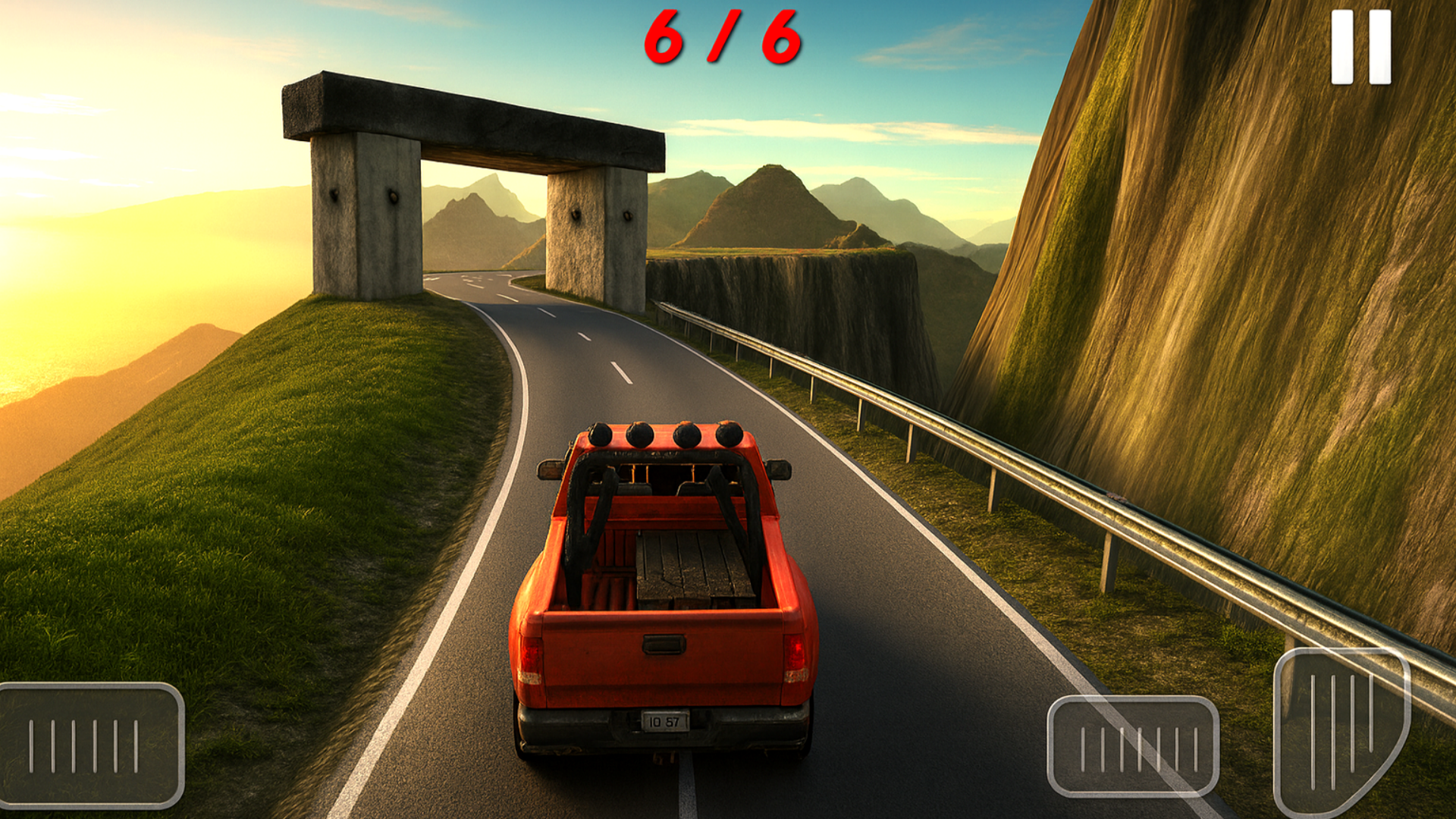Viewport: 1456px width, 819px height.
Task: Tap the lone pedal opposite the accelerator
Action: click(91, 745)
